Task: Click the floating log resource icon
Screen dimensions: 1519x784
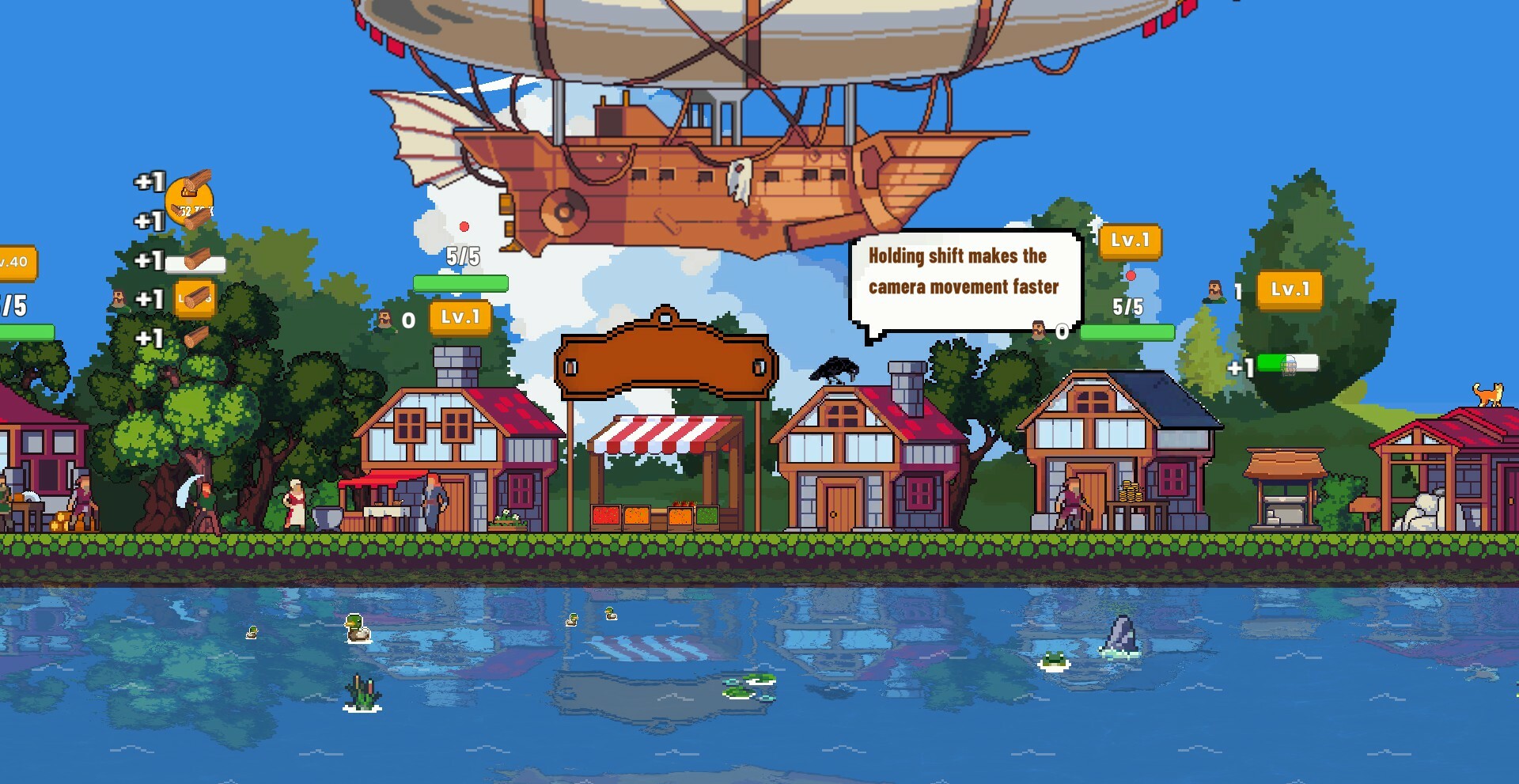Action: point(196,338)
